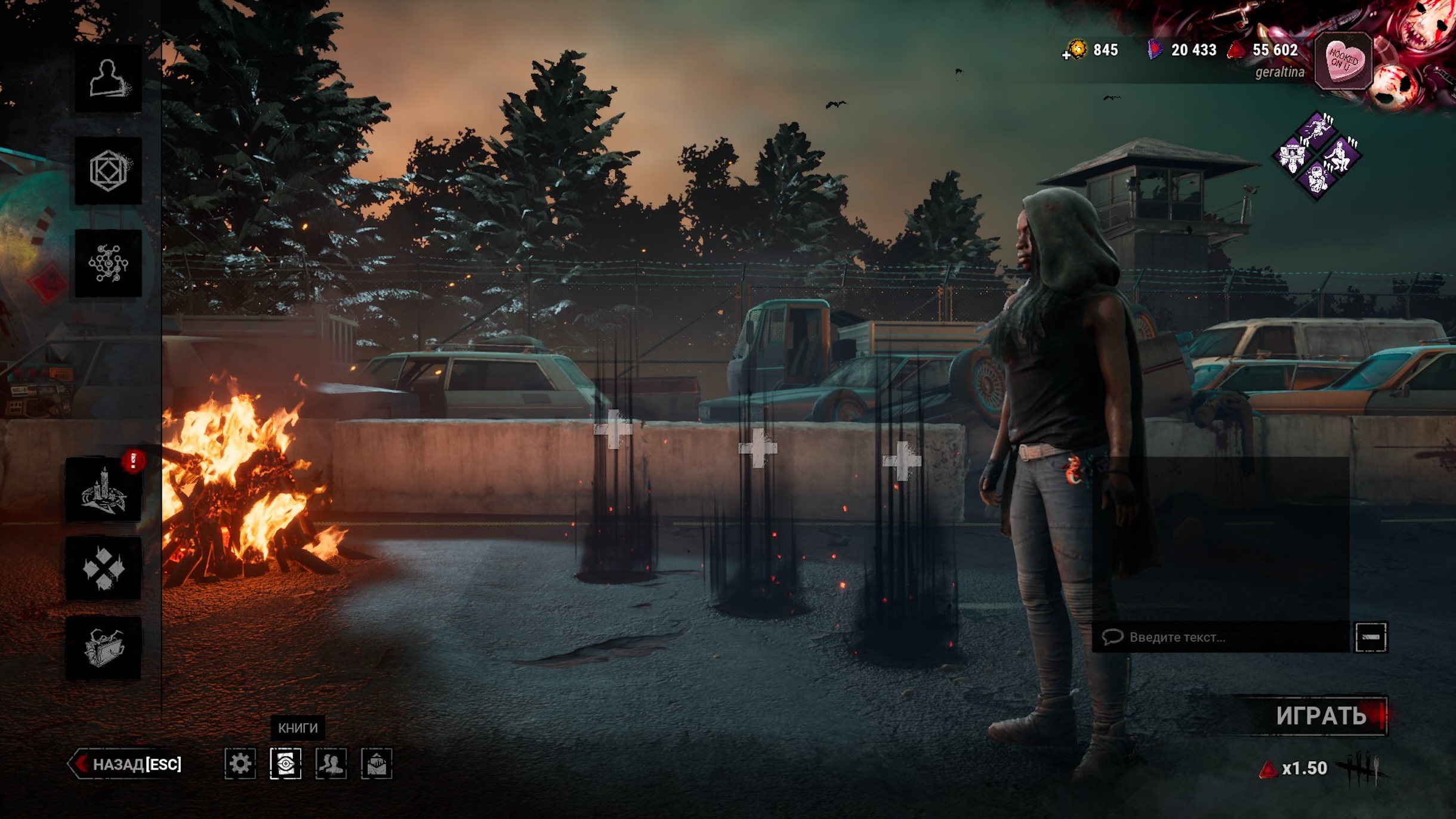The width and height of the screenshot is (1456, 819).
Task: Open the friends list icon
Action: pos(331,764)
